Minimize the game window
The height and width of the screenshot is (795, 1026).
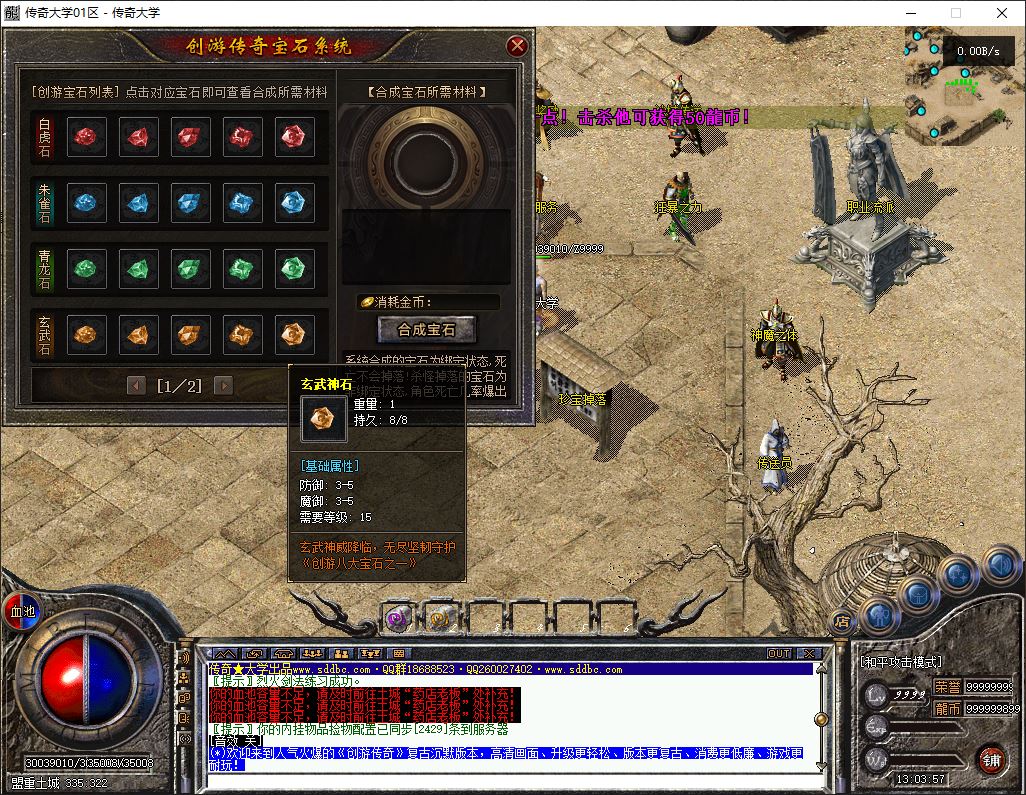pyautogui.click(x=909, y=13)
